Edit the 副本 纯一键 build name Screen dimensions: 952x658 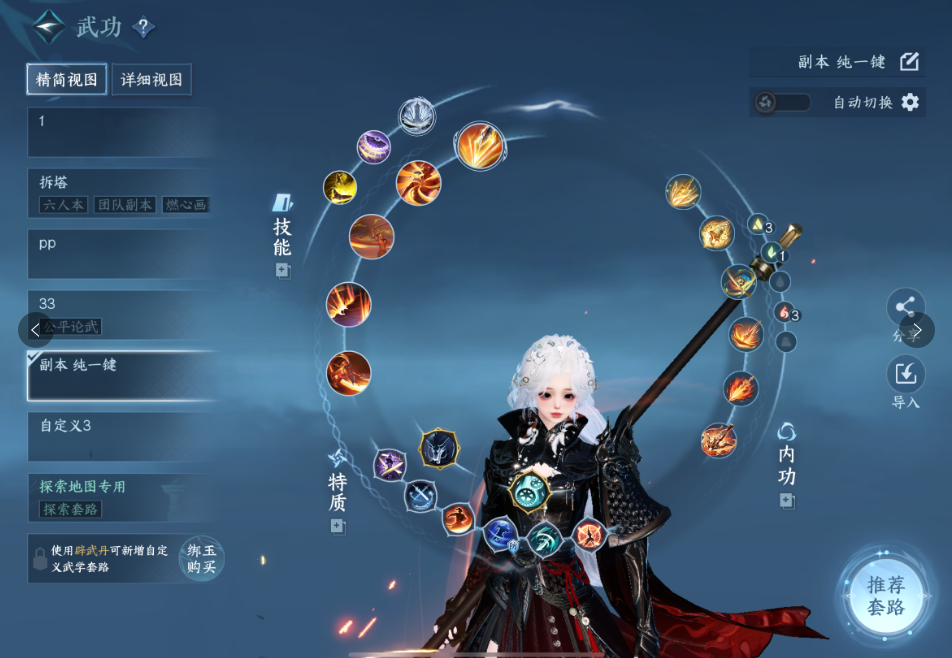909,62
